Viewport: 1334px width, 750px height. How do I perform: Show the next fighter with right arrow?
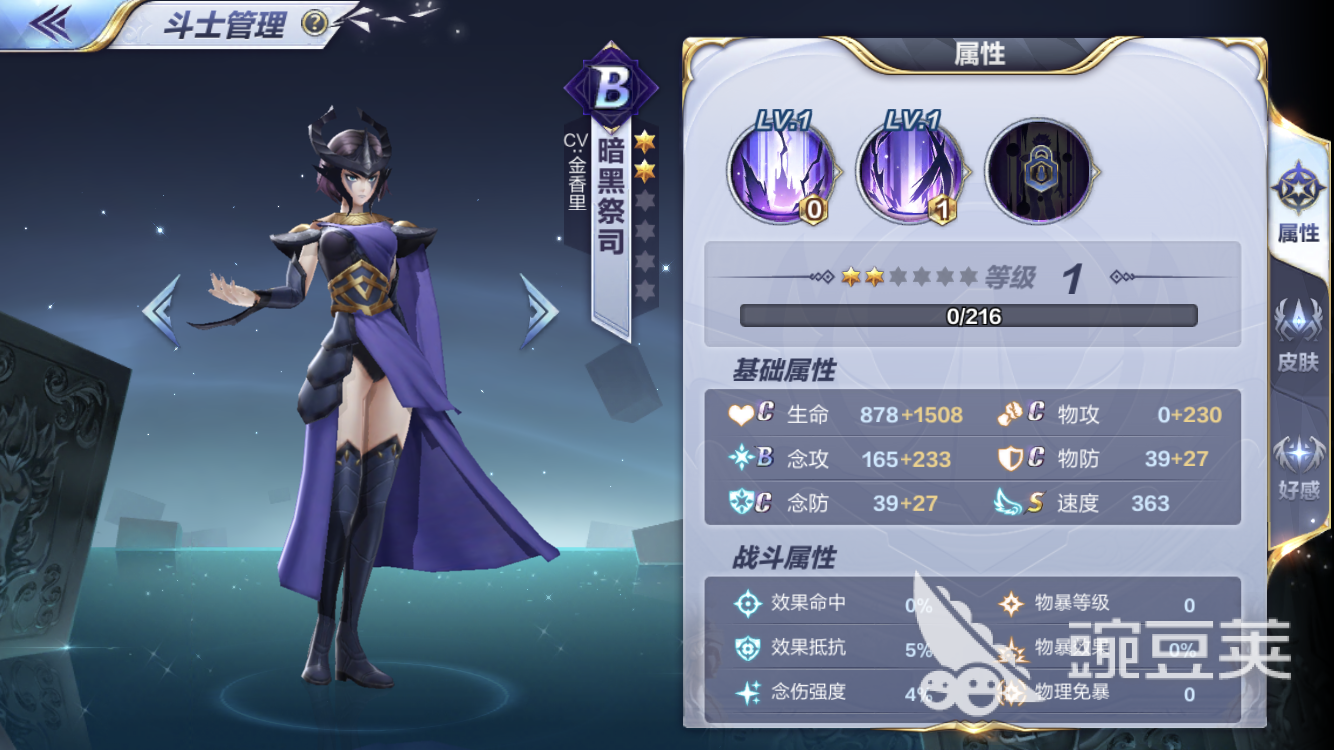[538, 311]
